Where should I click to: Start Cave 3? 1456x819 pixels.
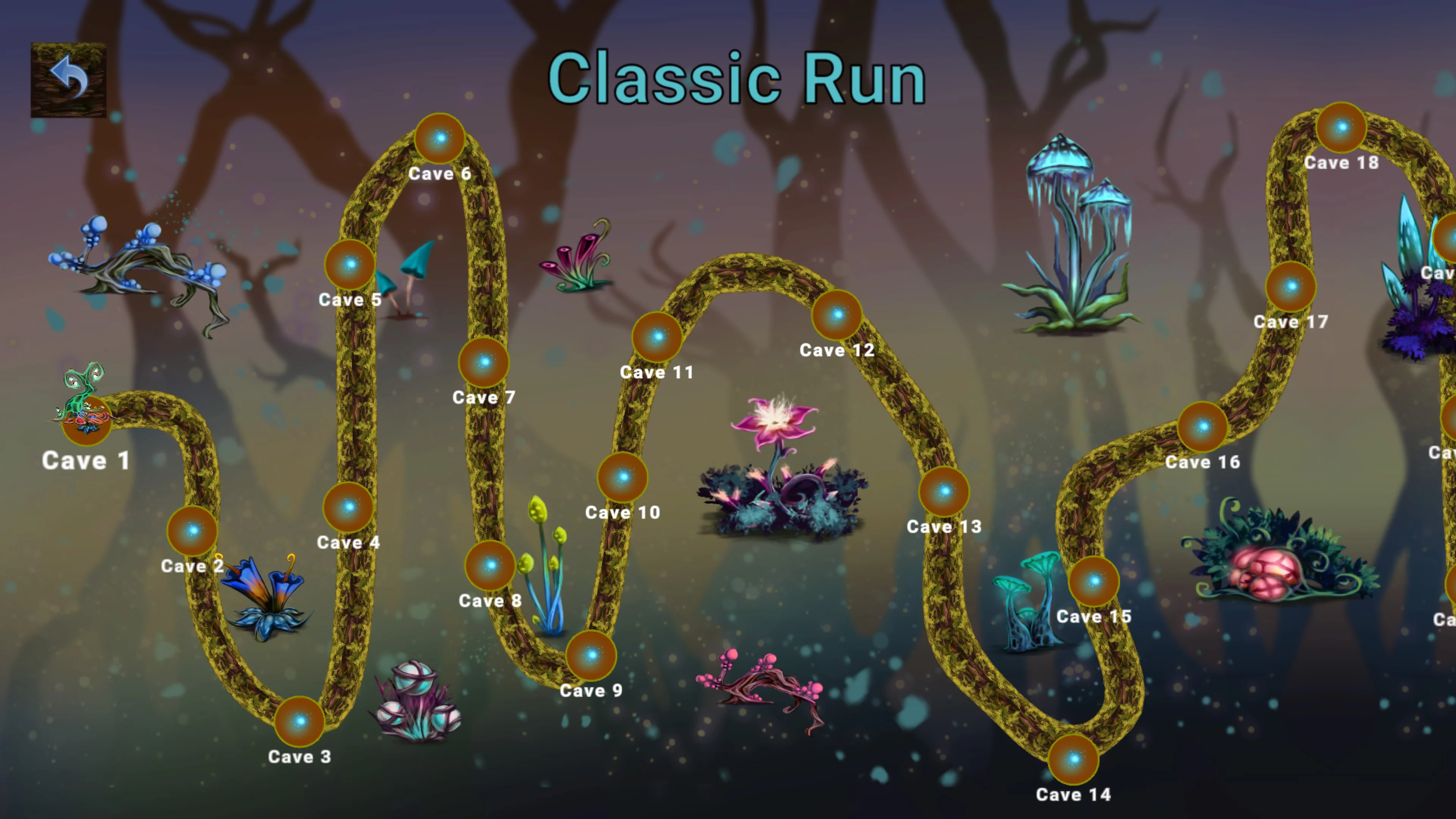coord(300,723)
